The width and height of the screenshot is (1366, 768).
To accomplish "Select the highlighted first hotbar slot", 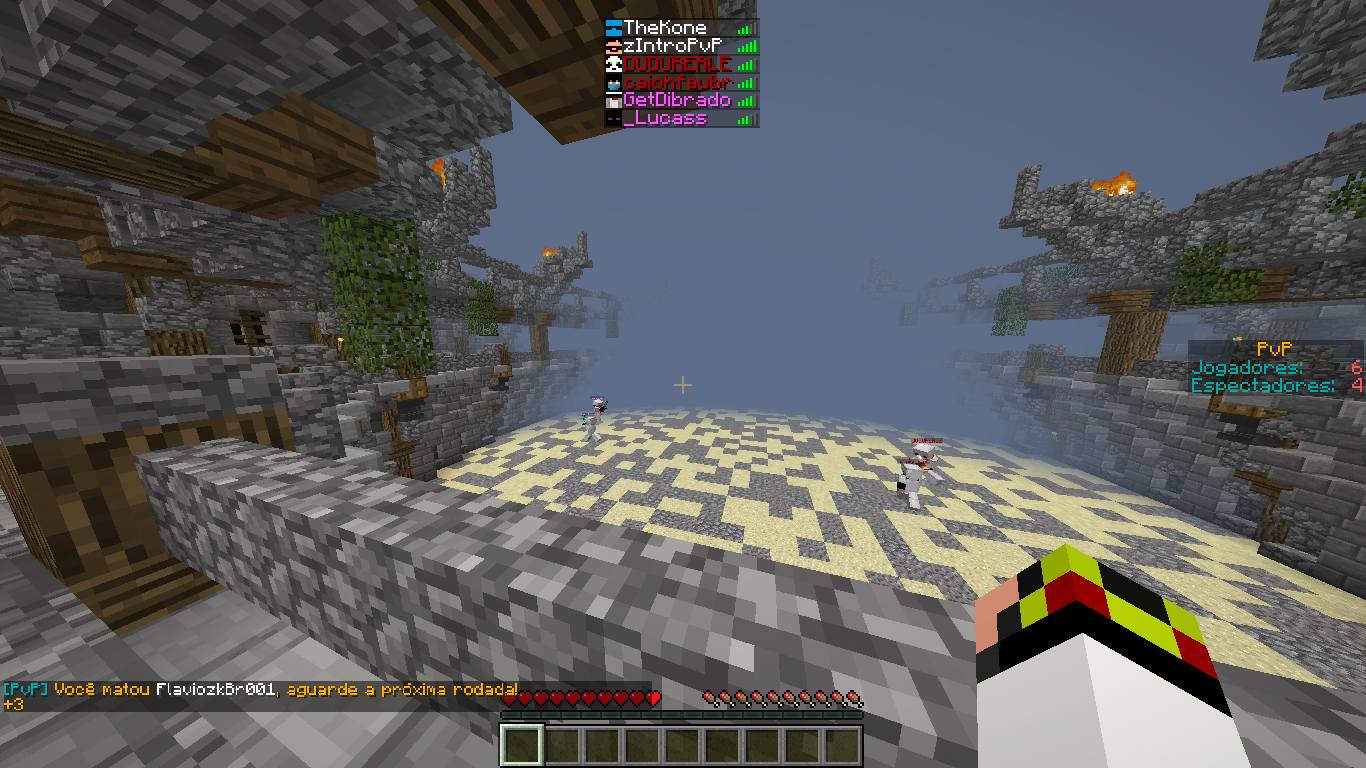I will point(522,746).
